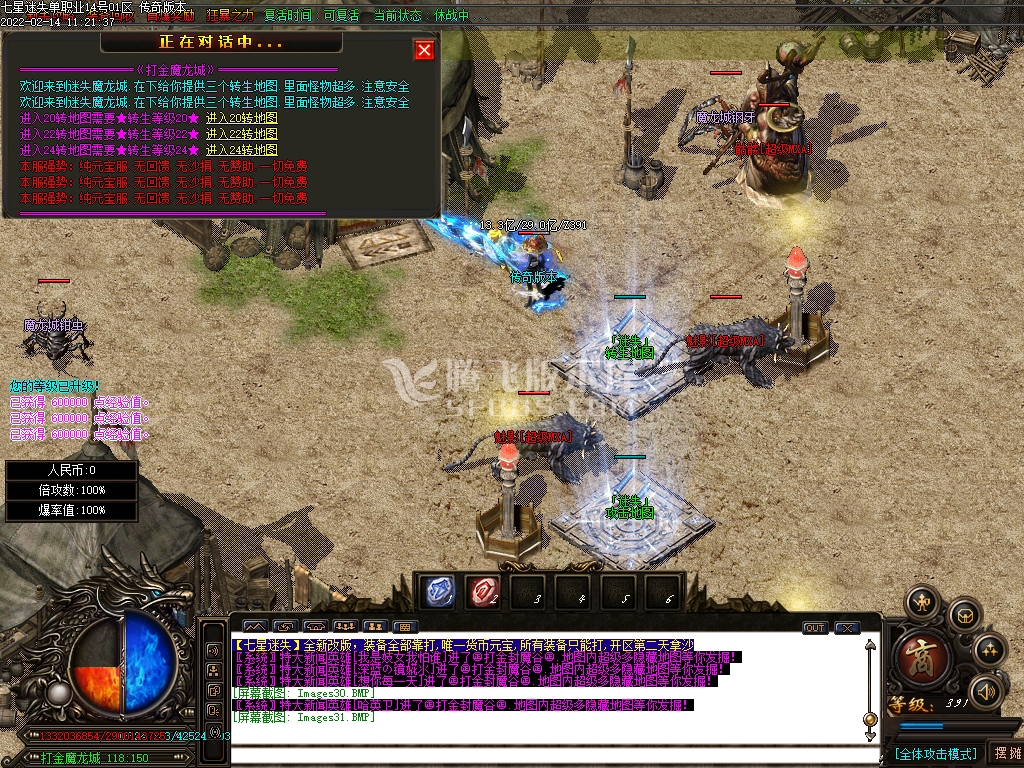Choose the 进入24转地图 dialogue link

[242, 150]
